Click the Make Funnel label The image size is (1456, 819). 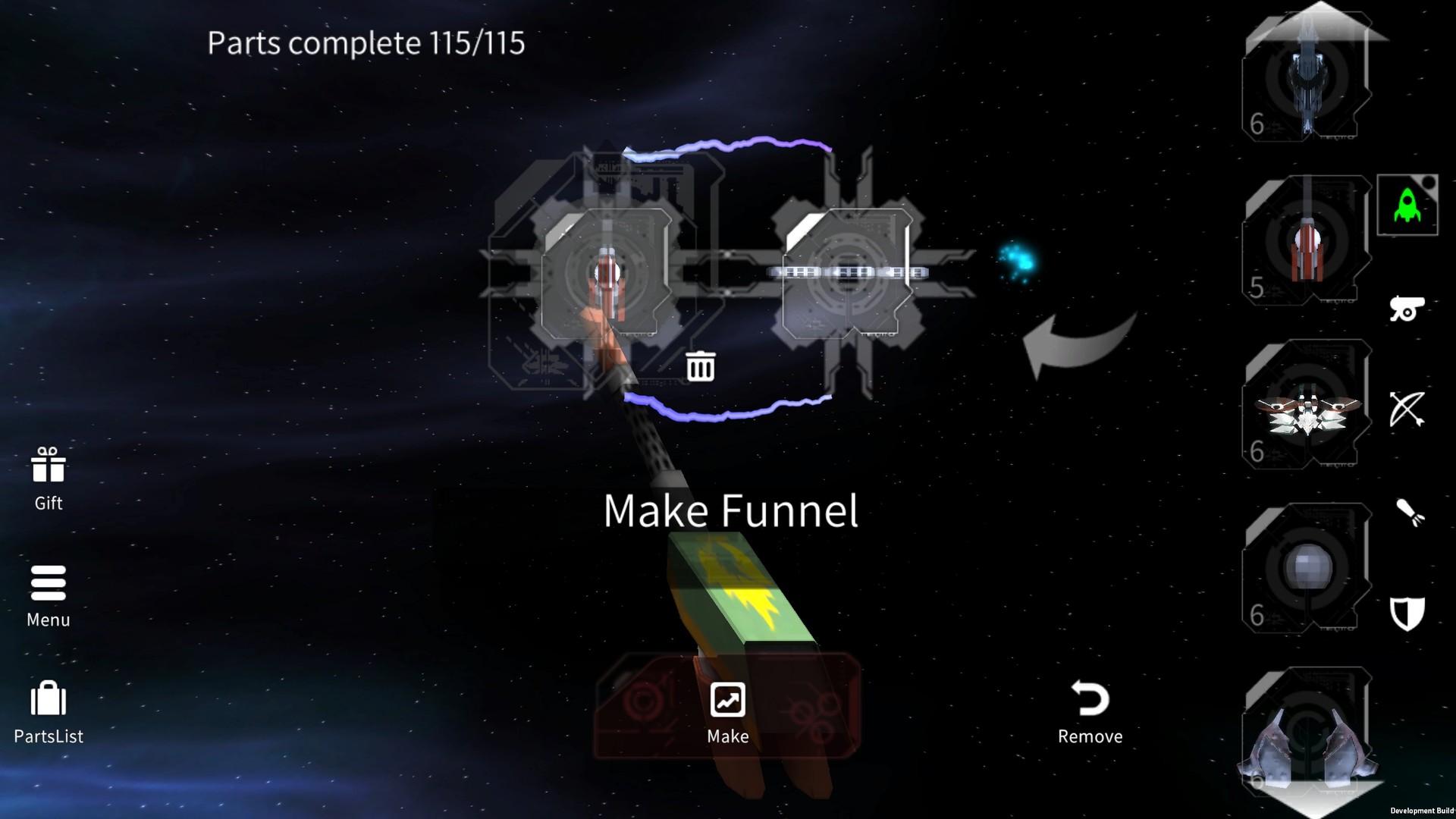click(730, 510)
